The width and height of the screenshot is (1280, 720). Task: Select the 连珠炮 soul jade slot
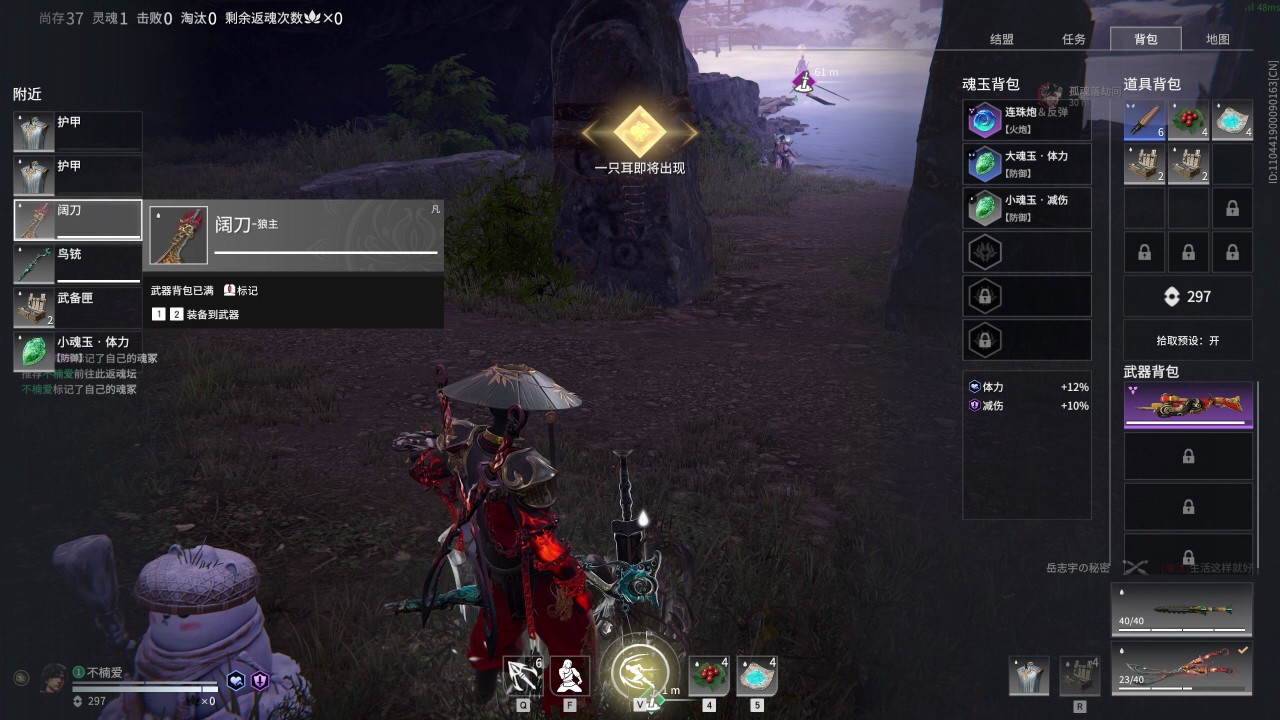click(x=1027, y=120)
